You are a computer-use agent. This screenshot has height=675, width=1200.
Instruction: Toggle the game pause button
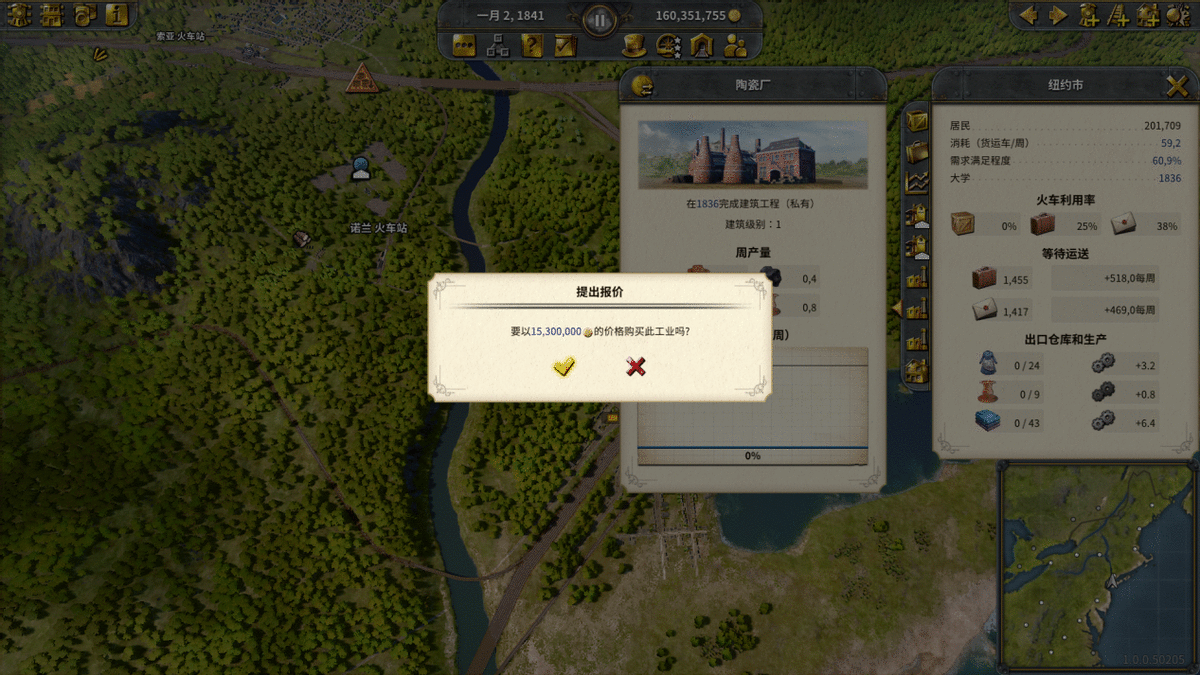click(x=599, y=19)
